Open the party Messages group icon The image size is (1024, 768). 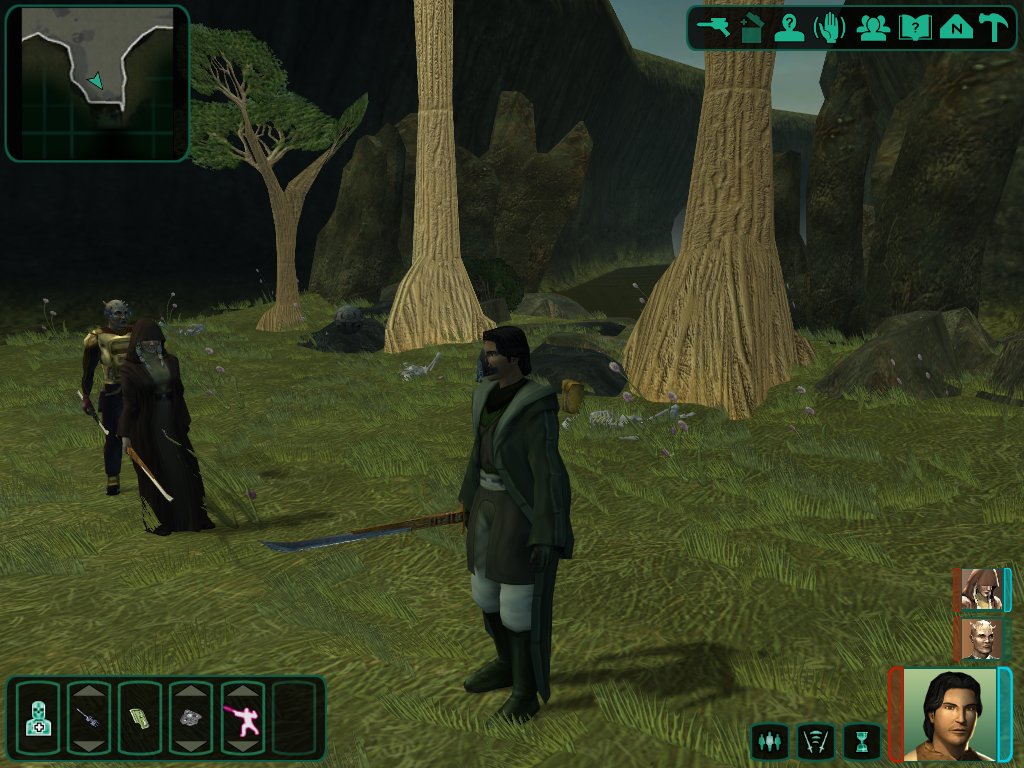pyautogui.click(x=873, y=27)
